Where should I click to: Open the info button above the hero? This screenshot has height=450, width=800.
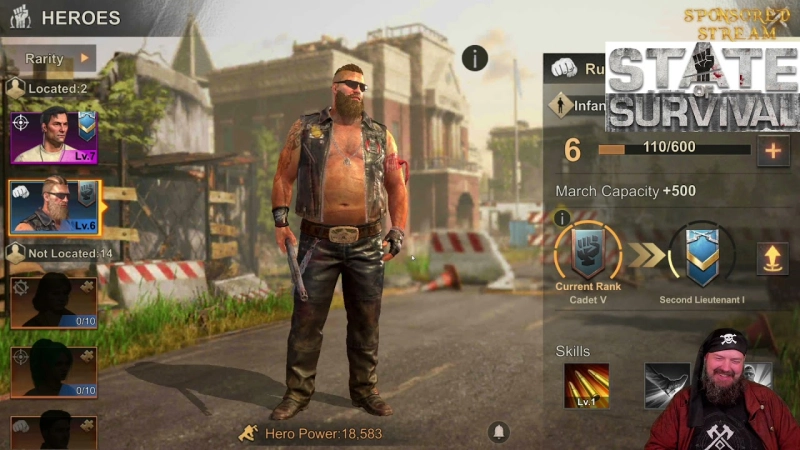pos(475,58)
